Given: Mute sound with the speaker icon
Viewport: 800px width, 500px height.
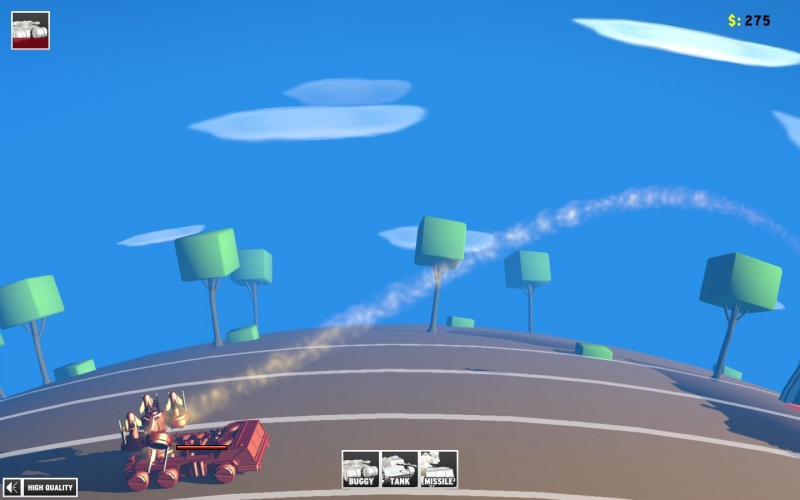Looking at the screenshot, I should click(x=12, y=488).
